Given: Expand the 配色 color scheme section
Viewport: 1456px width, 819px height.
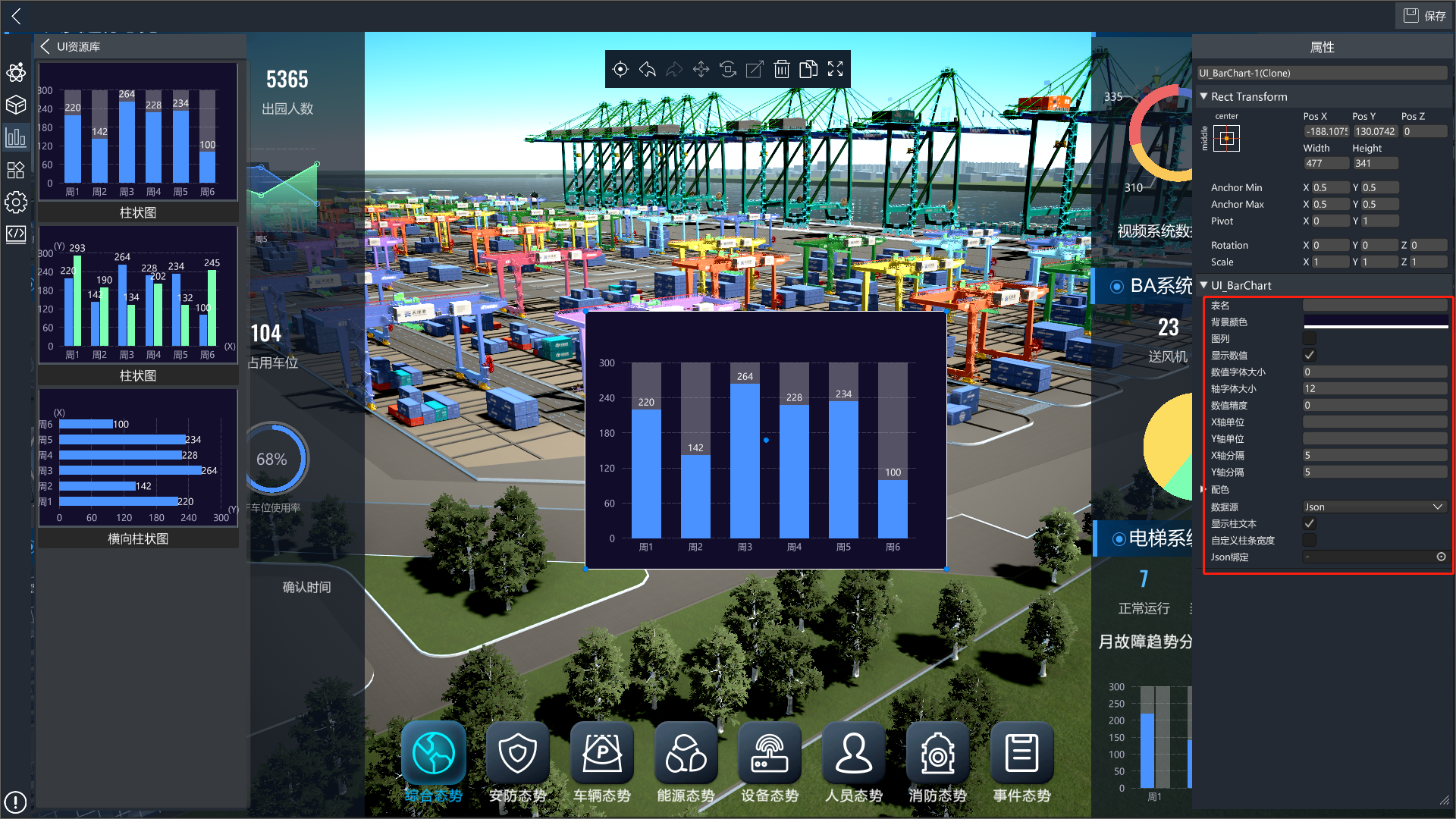Looking at the screenshot, I should [1204, 490].
